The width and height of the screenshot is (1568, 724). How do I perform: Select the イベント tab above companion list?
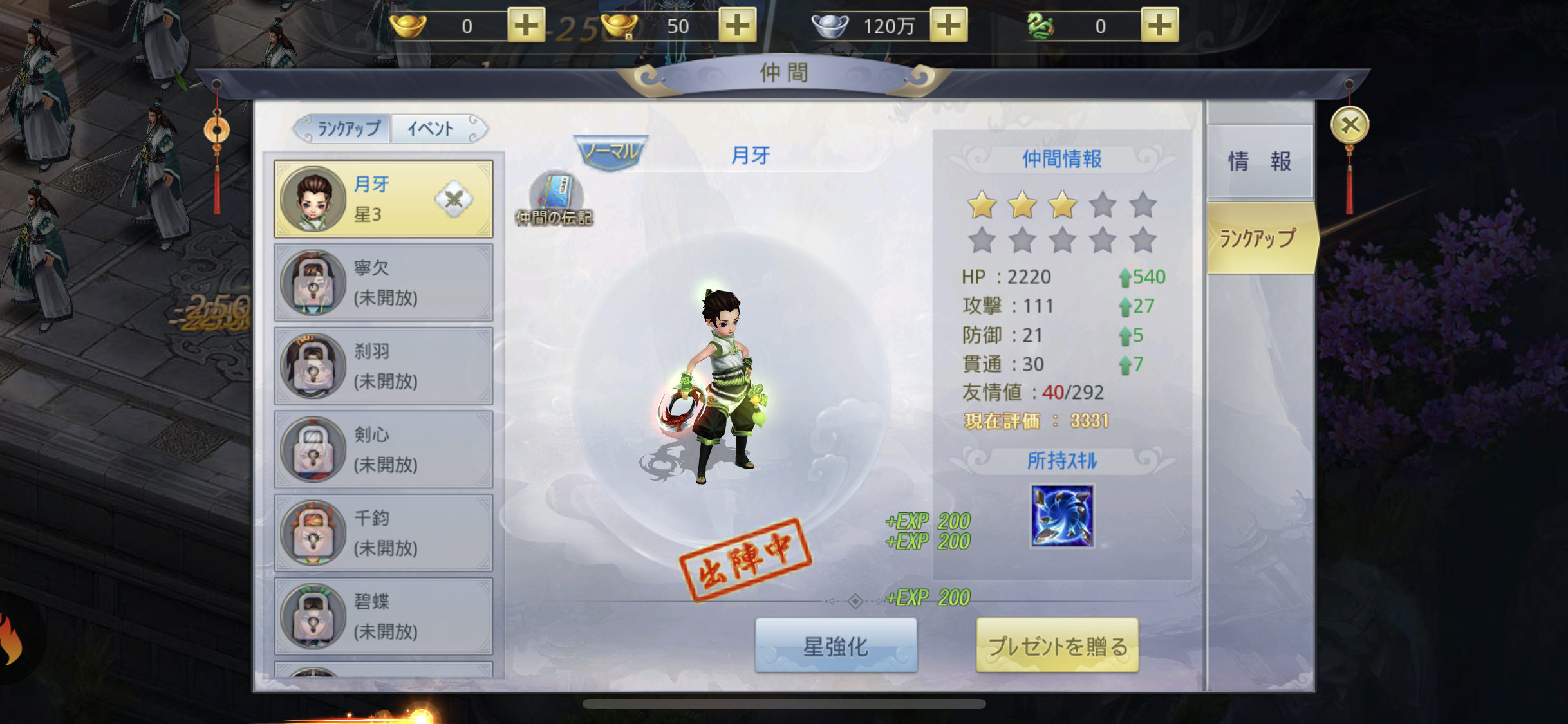point(431,129)
